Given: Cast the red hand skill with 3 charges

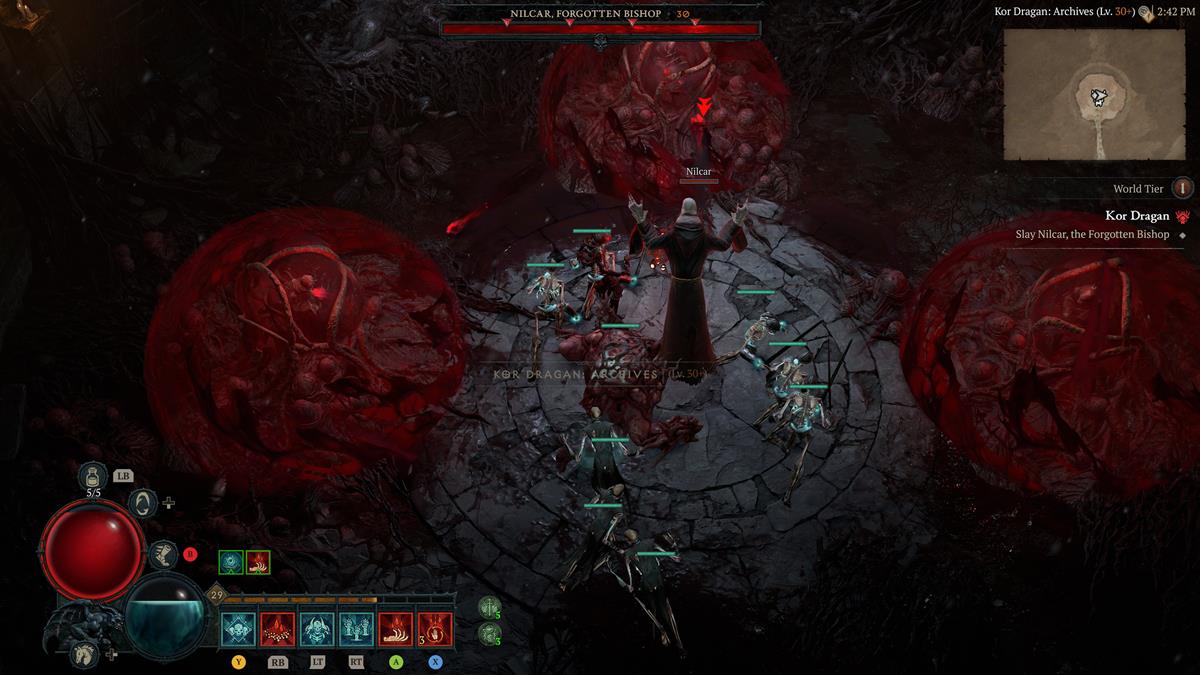Looking at the screenshot, I should pyautogui.click(x=435, y=629).
